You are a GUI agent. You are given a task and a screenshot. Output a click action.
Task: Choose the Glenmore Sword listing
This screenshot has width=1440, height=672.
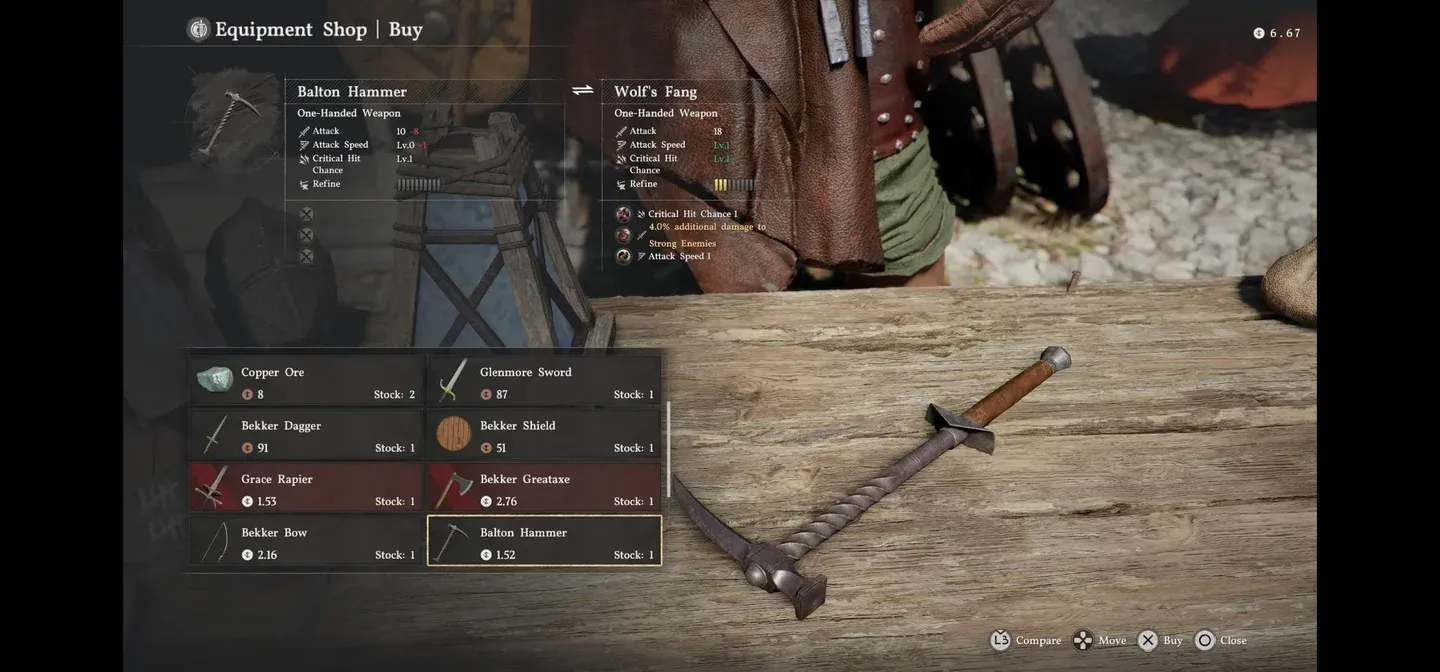coord(545,381)
